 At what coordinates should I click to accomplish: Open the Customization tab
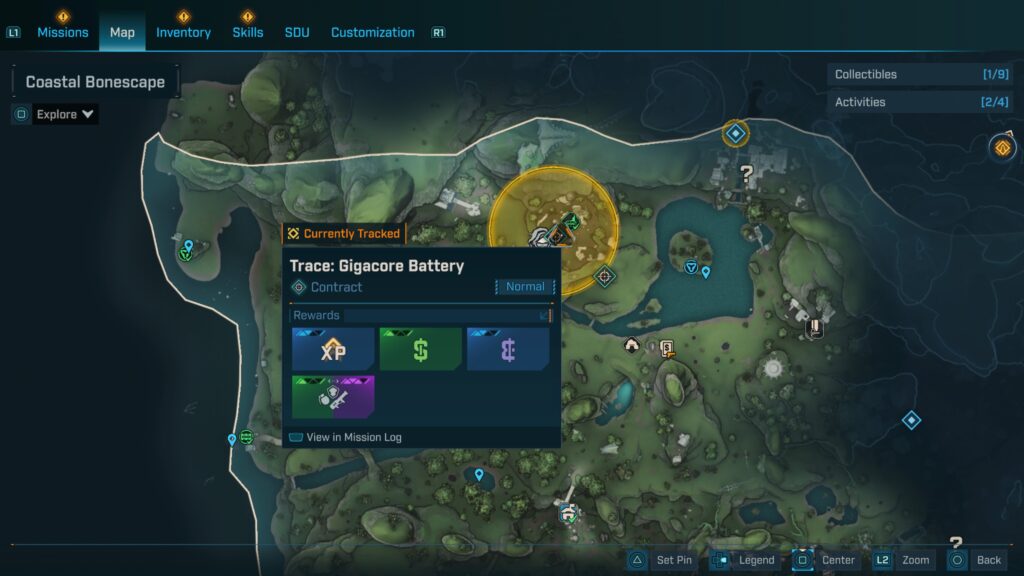(x=372, y=32)
